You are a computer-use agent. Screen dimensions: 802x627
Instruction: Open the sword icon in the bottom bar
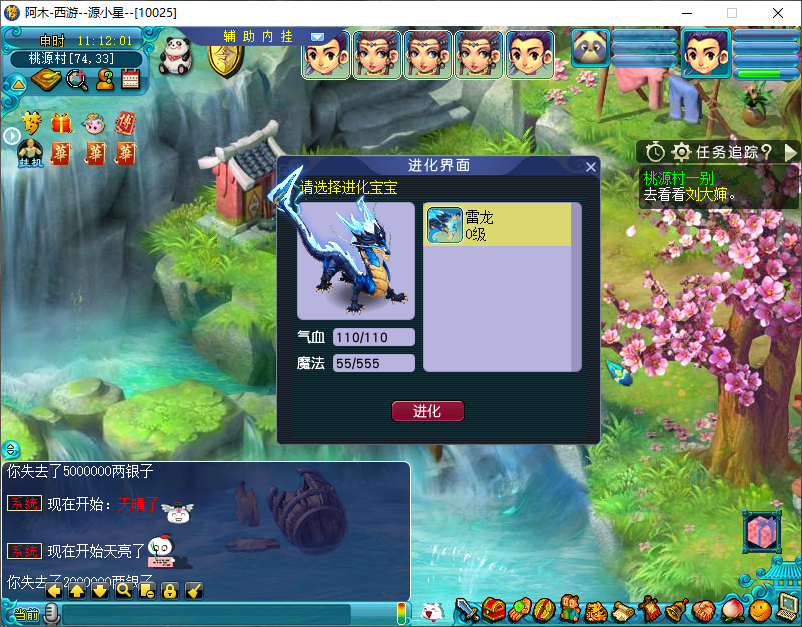pyautogui.click(x=467, y=609)
